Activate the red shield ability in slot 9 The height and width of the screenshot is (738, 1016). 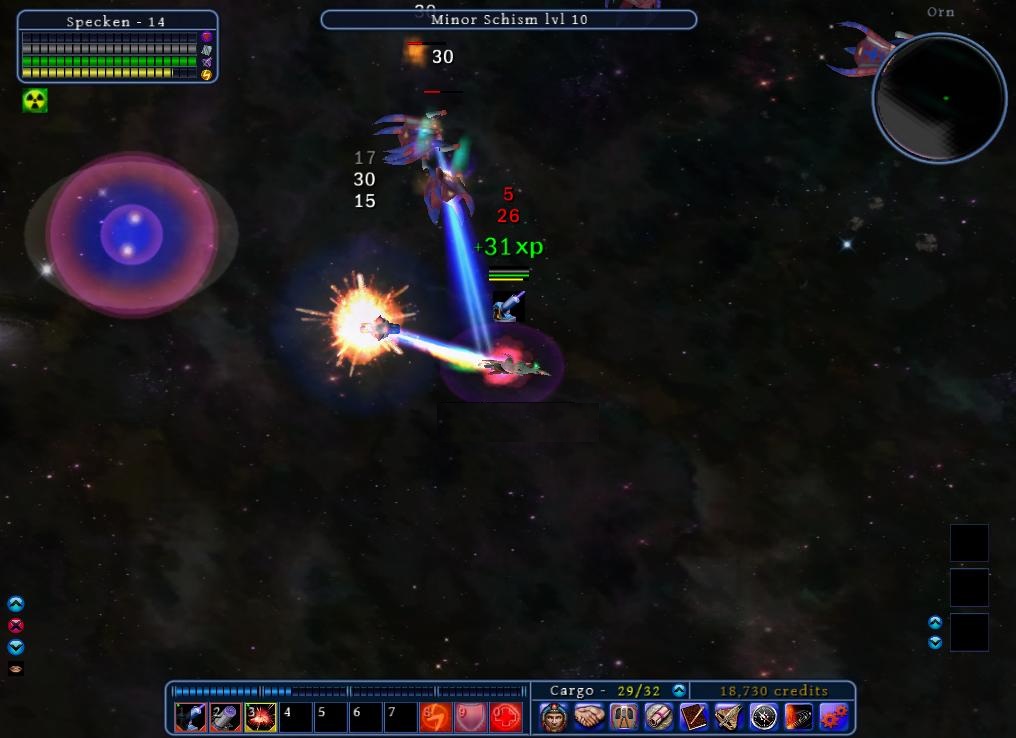(x=470, y=717)
